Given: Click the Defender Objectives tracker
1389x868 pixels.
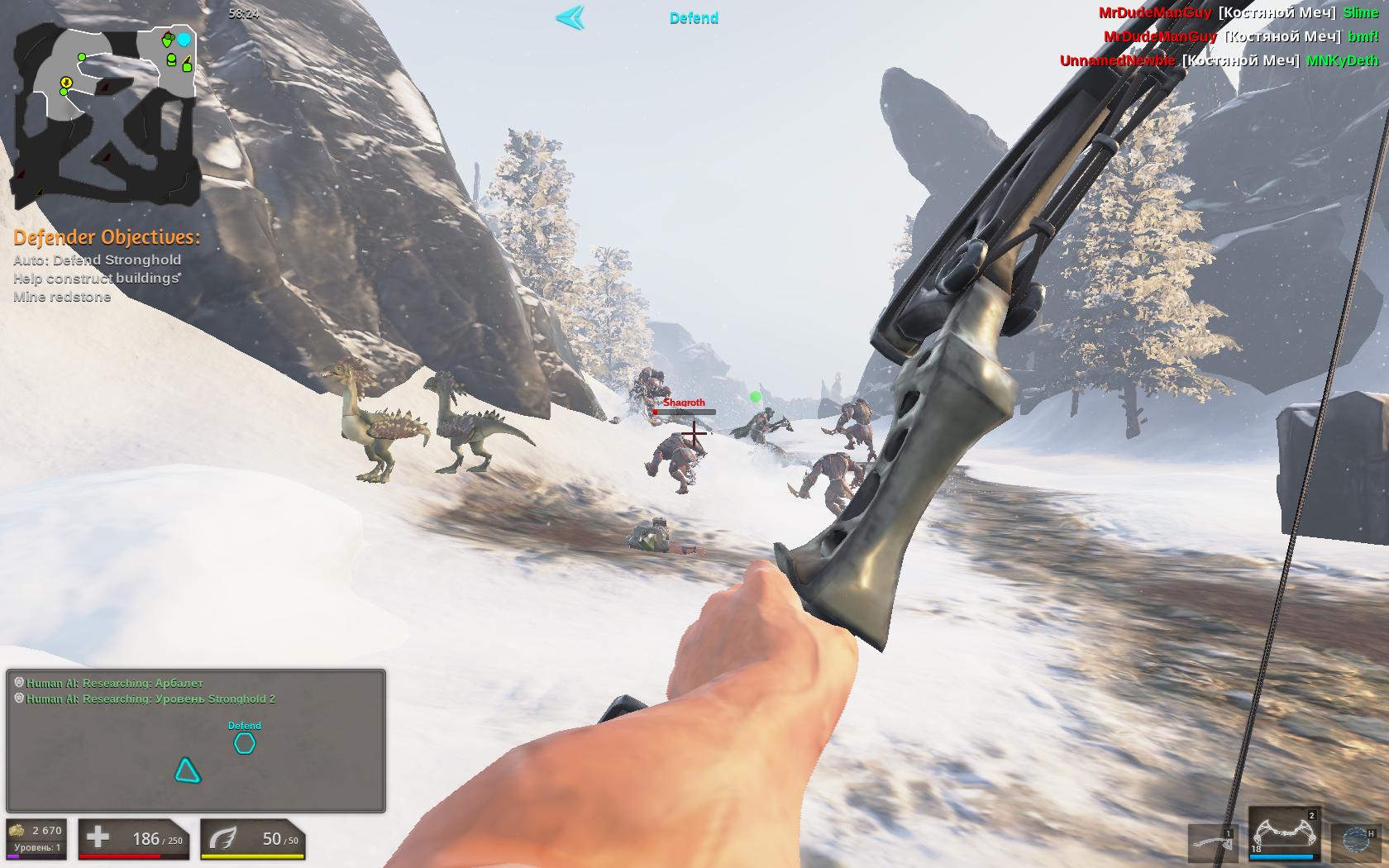Looking at the screenshot, I should (106, 266).
